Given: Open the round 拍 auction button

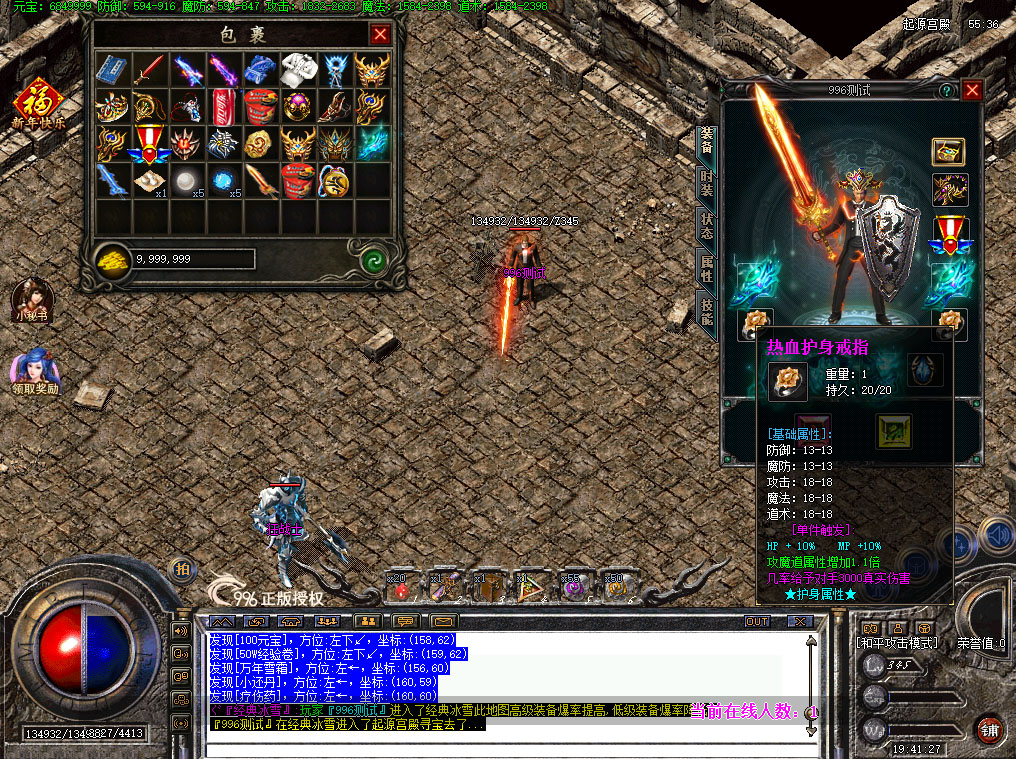Looking at the screenshot, I should 182,568.
